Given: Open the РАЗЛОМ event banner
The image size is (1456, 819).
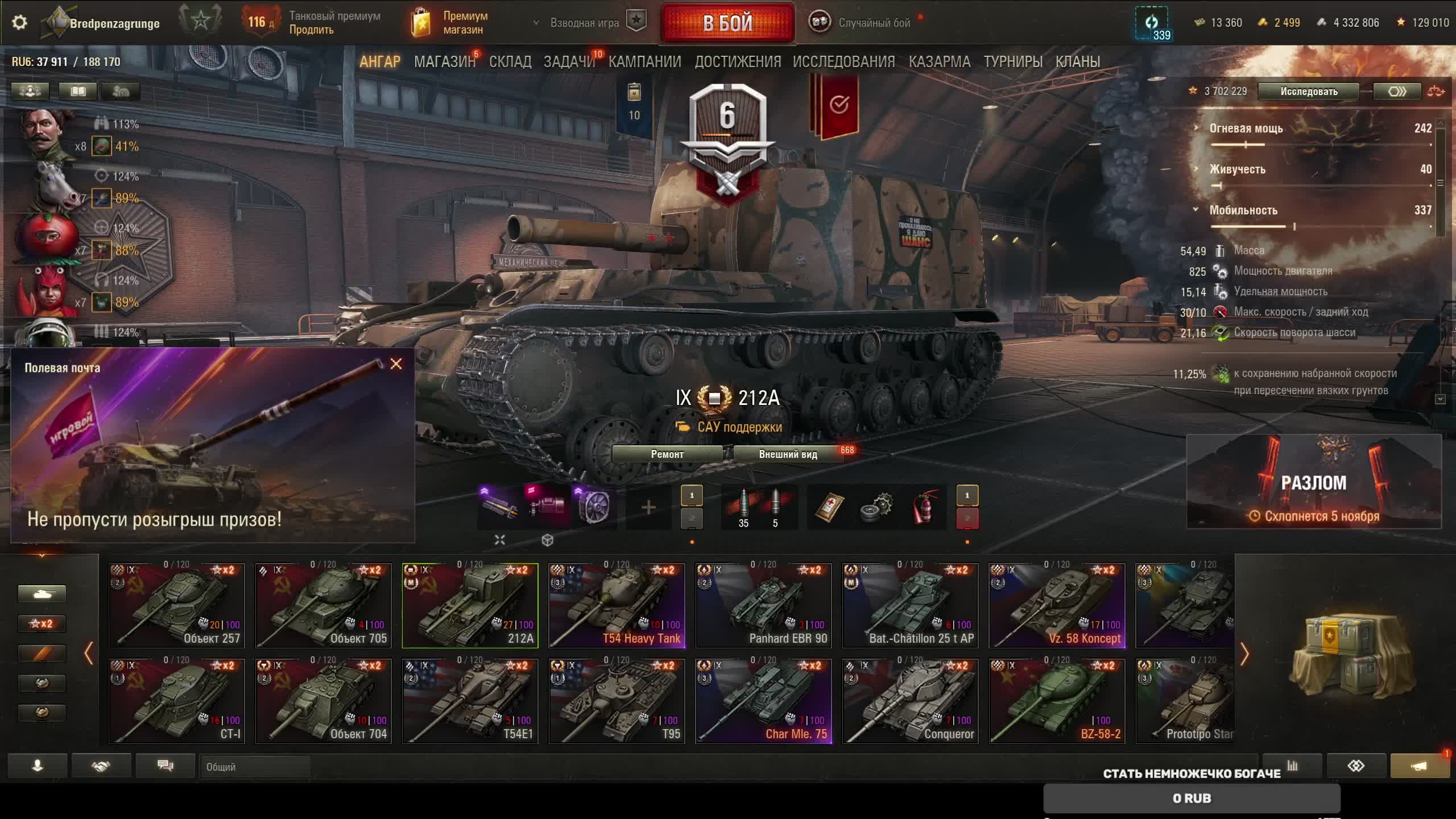Looking at the screenshot, I should tap(1314, 482).
